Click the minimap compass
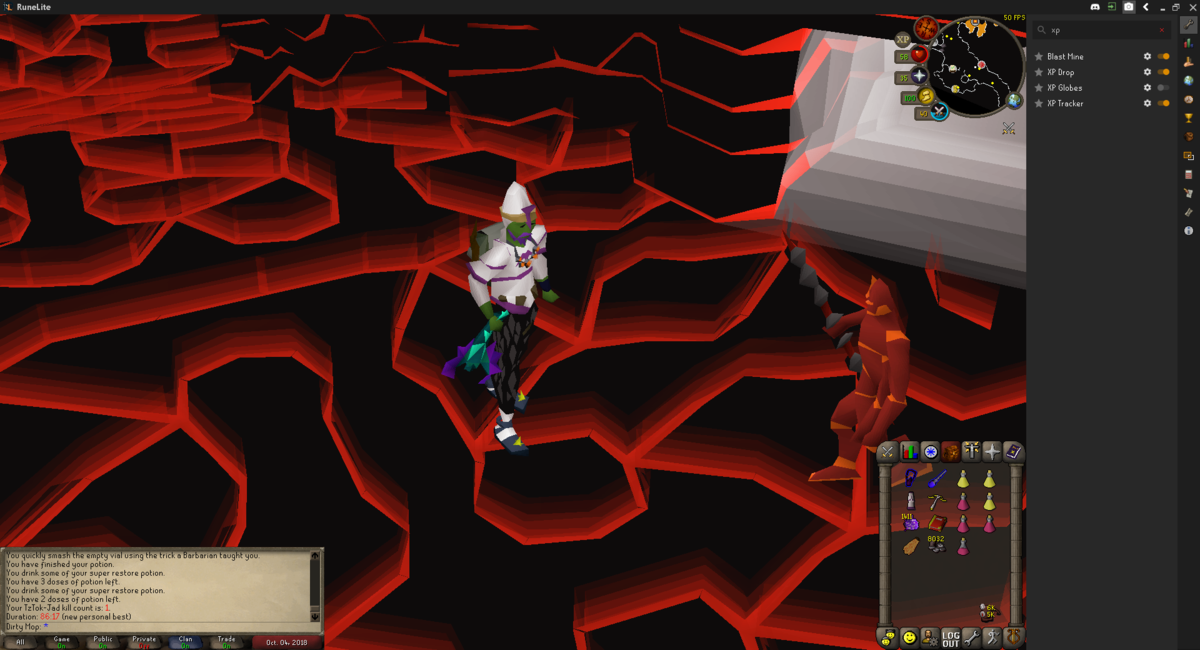This screenshot has width=1200, height=650. [x=926, y=27]
